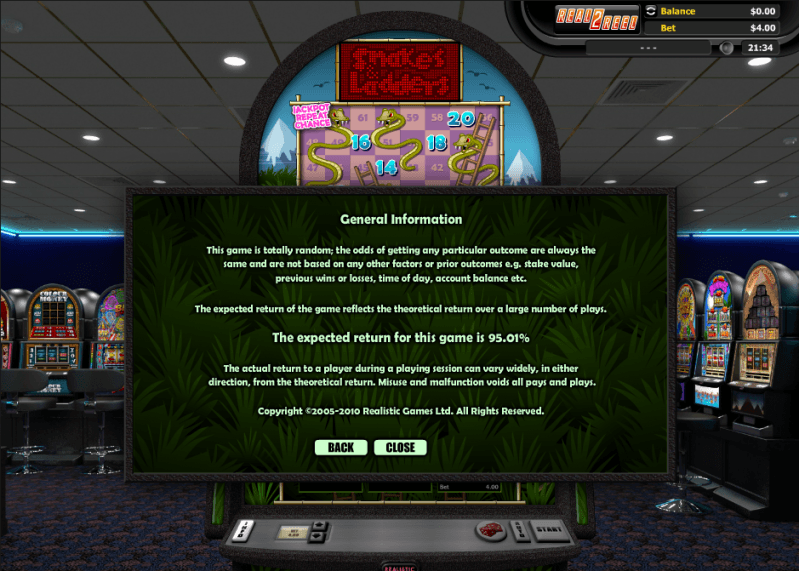Decrease the bet with the down arrow
Viewport: 799px width, 571px height.
pyautogui.click(x=319, y=535)
